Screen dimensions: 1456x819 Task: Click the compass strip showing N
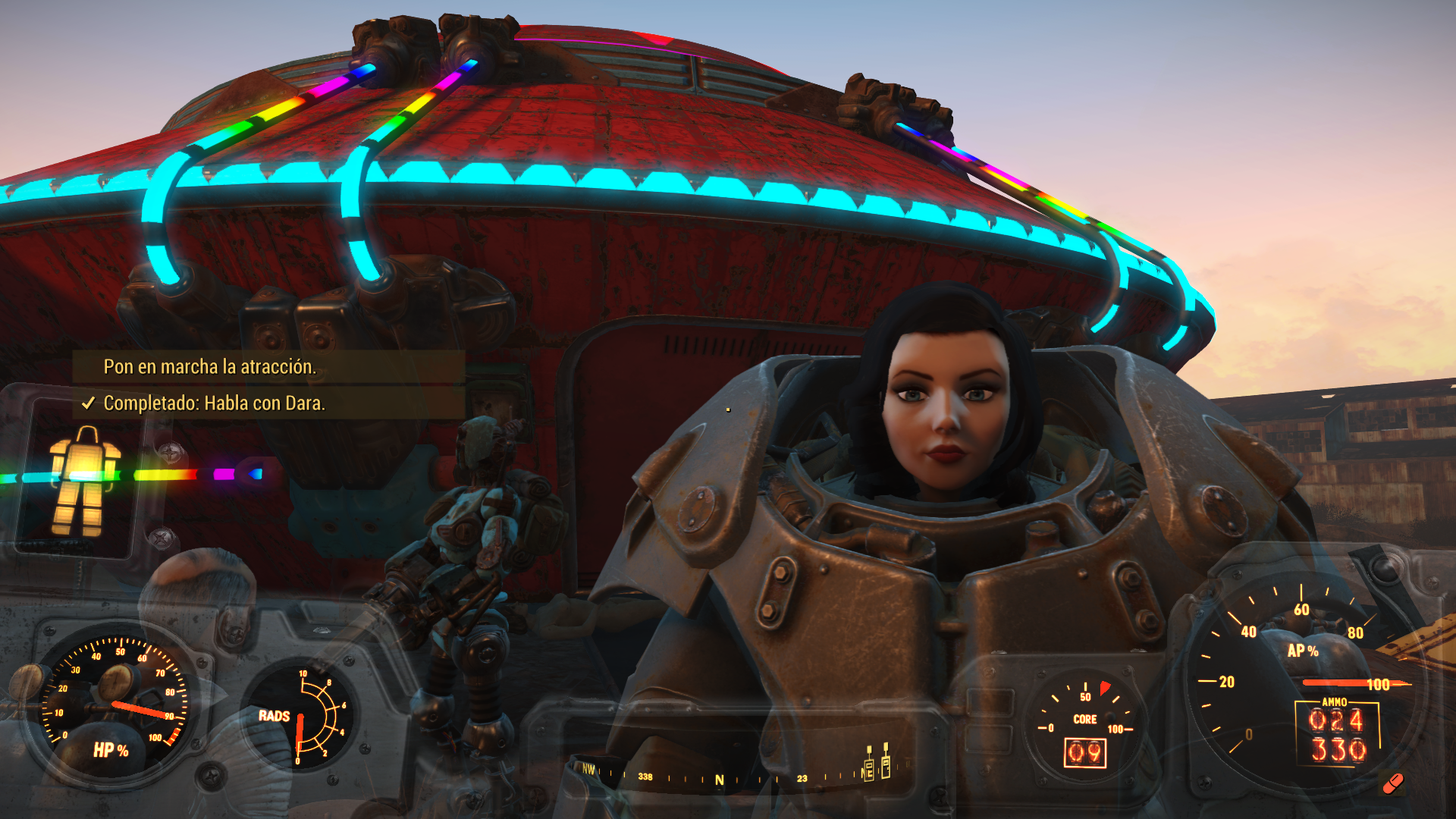tap(719, 779)
